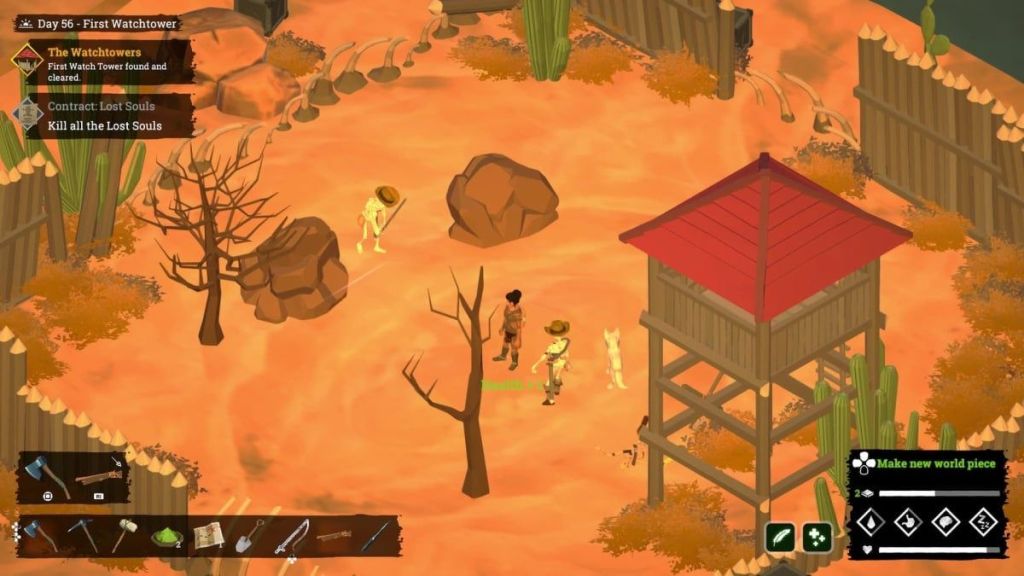Viewport: 1024px width, 576px height.
Task: Choose the fishing rod in the hotbar
Action: [291, 536]
